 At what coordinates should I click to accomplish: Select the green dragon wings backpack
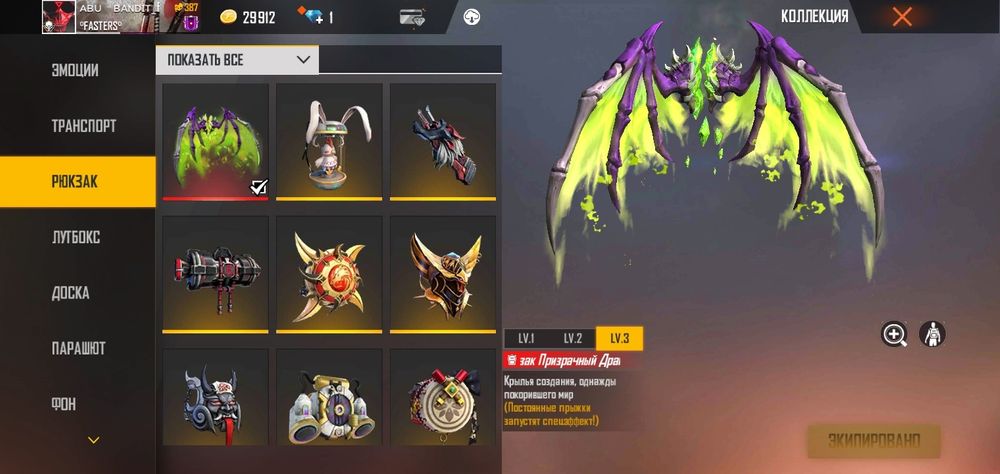coord(215,140)
